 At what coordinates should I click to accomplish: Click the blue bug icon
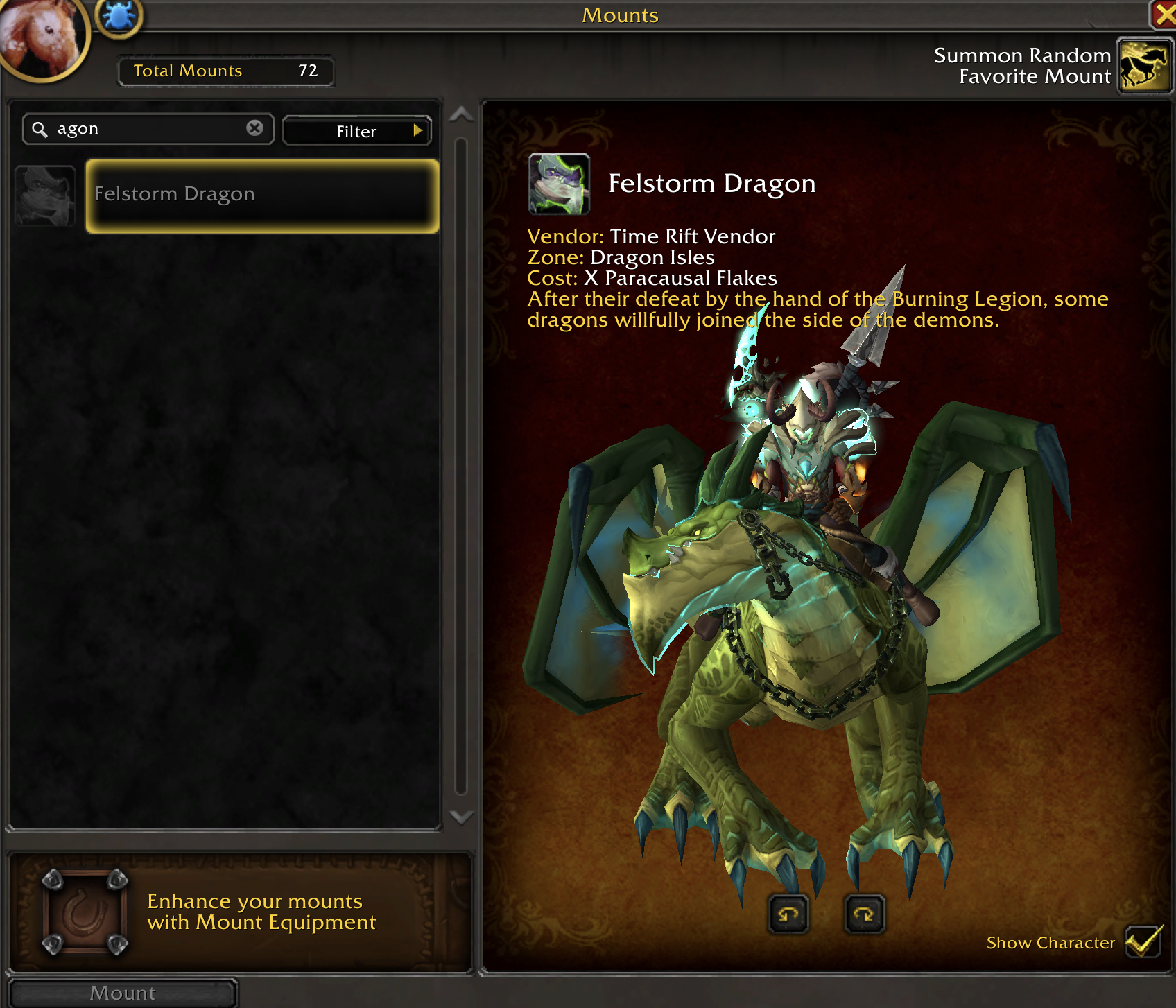tap(119, 17)
